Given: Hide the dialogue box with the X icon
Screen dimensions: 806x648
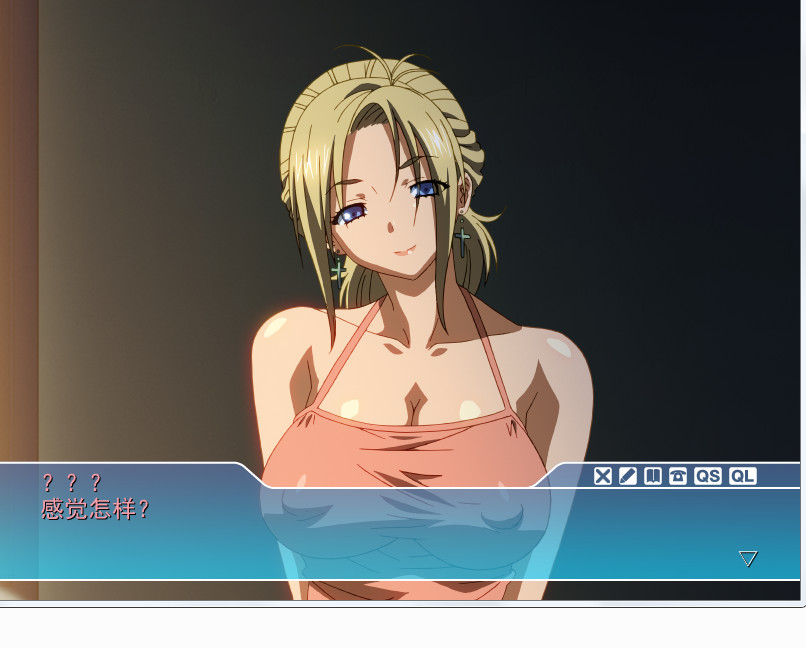Looking at the screenshot, I should (602, 476).
